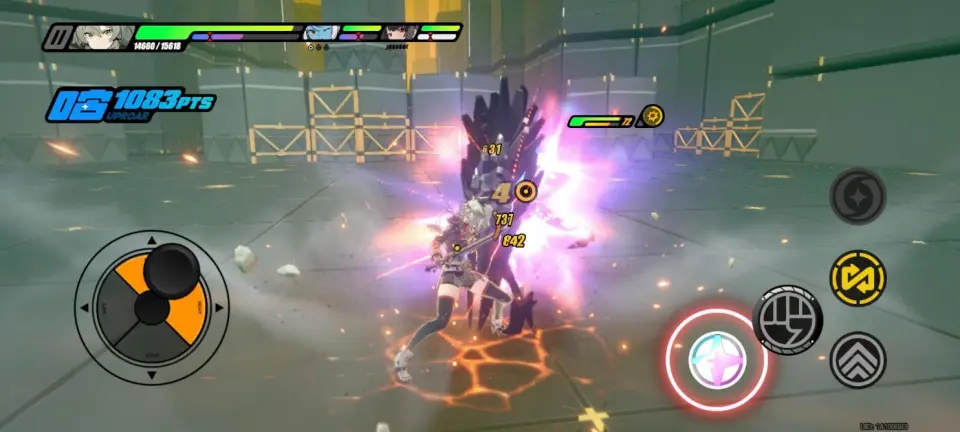Viewport: 960px width, 432px height.
Task: Choose the black-haired teammate portrait
Action: tap(397, 33)
